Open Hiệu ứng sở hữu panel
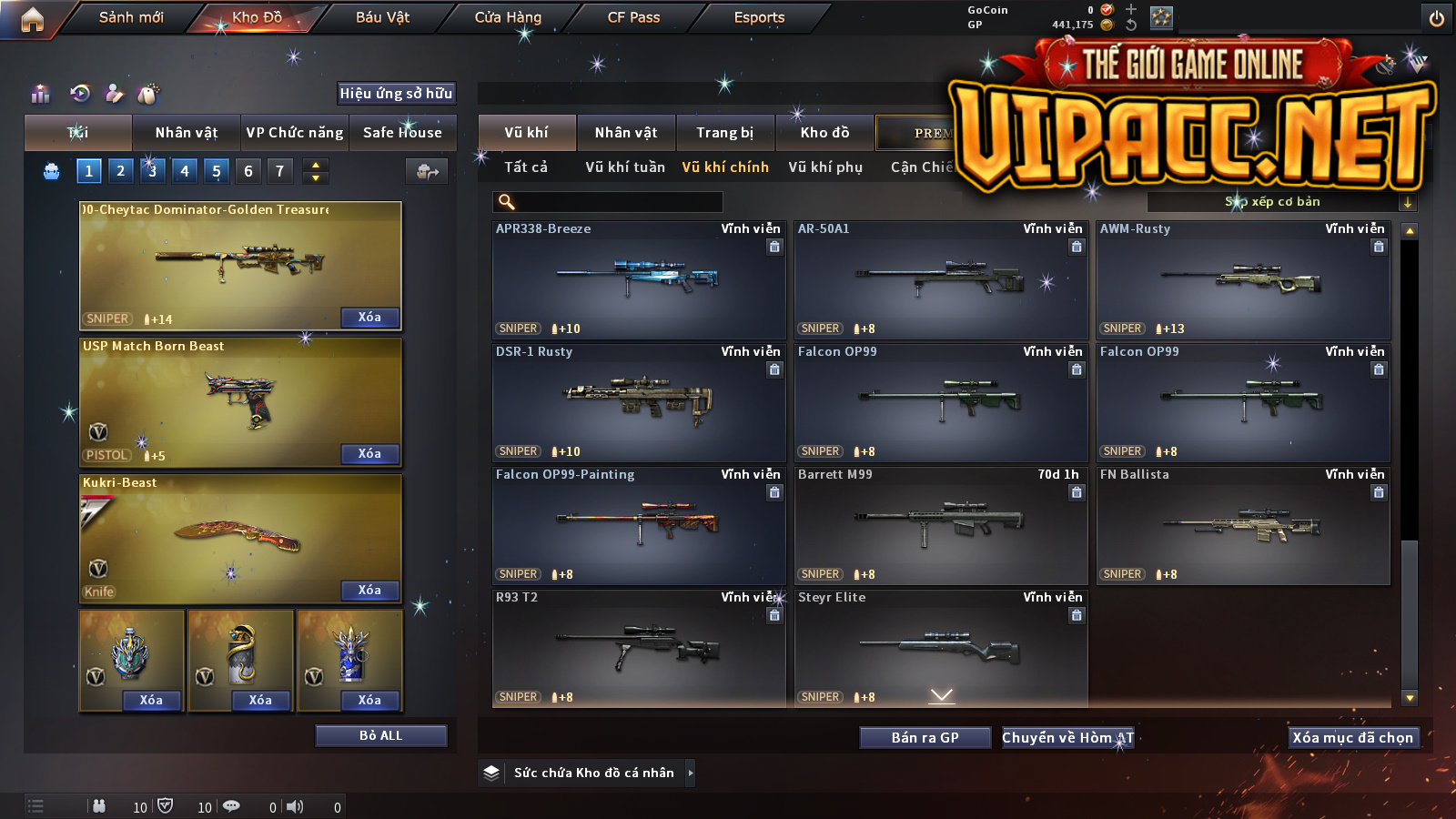The height and width of the screenshot is (819, 1456). 396,93
